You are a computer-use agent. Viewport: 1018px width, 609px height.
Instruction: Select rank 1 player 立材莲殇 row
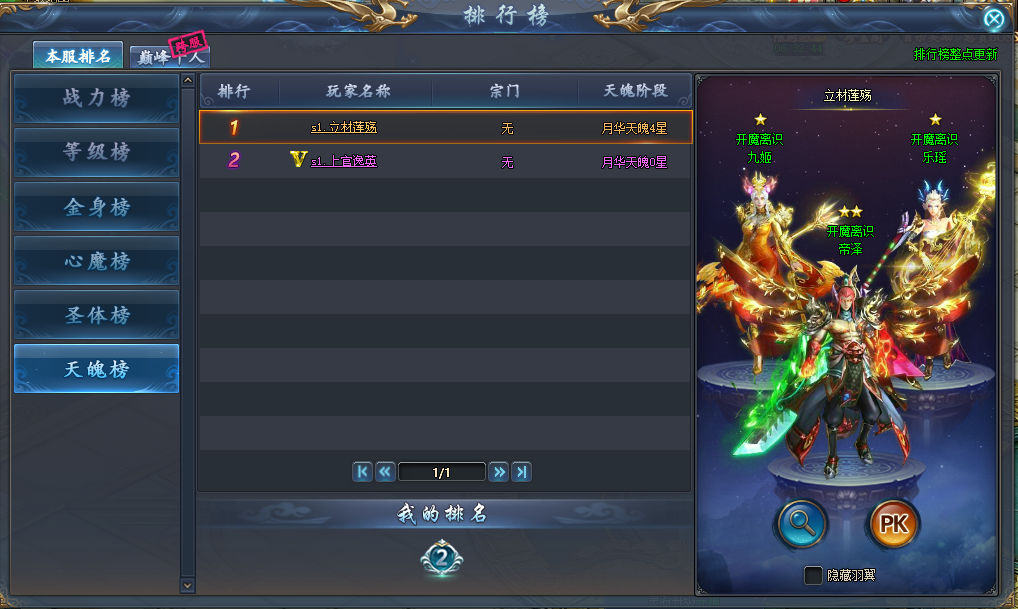[x=445, y=127]
